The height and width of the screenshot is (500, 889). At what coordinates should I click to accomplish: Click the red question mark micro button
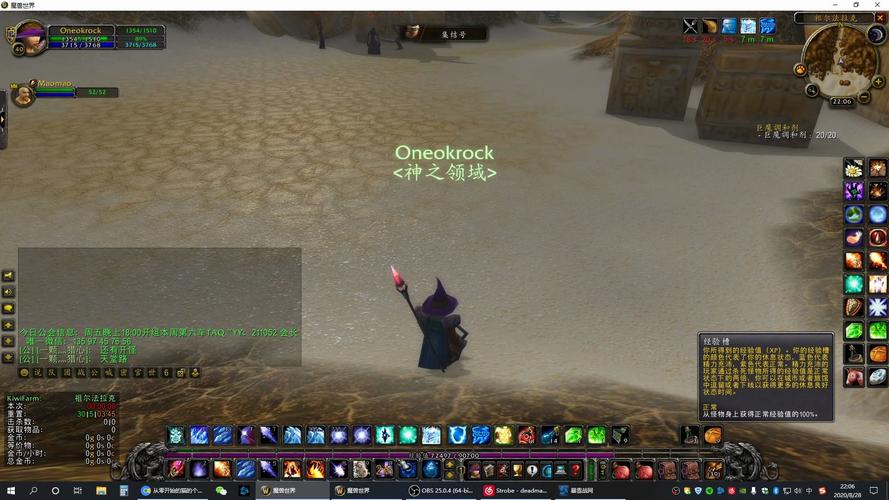click(x=575, y=469)
